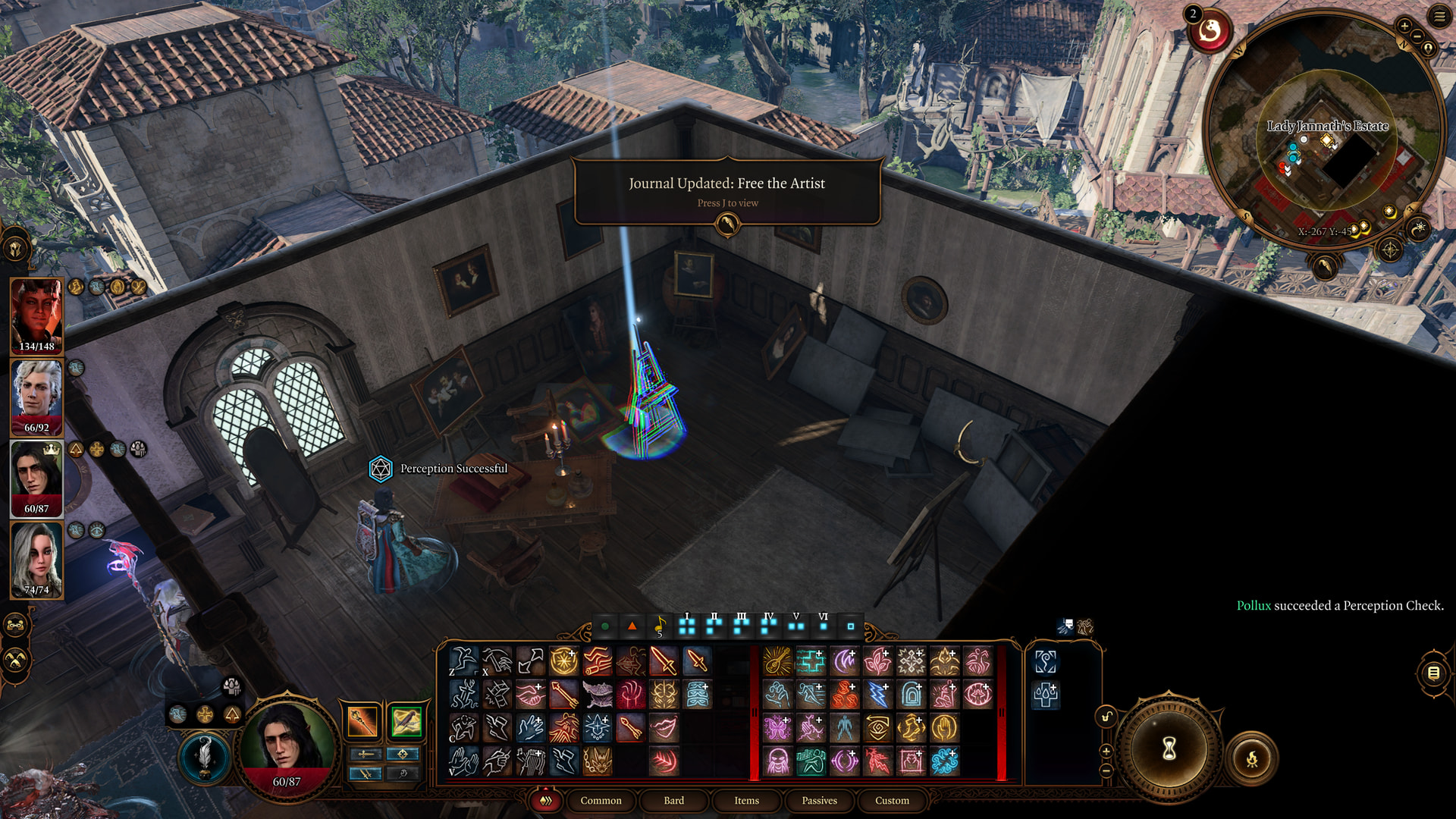Select the blonde woman party portrait

click(x=36, y=559)
